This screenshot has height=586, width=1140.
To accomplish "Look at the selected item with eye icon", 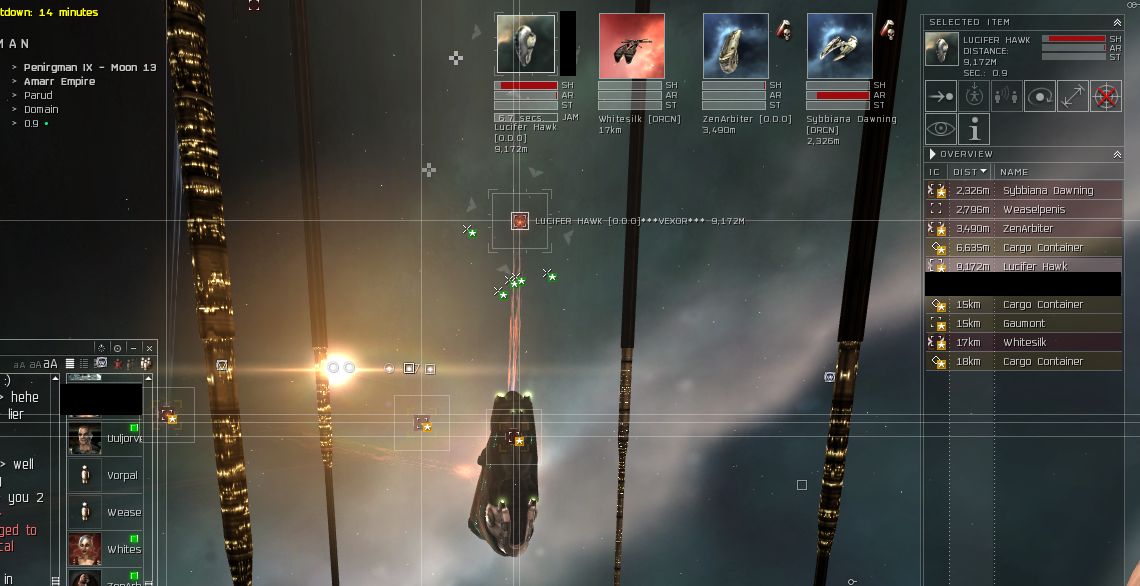I will [x=940, y=129].
